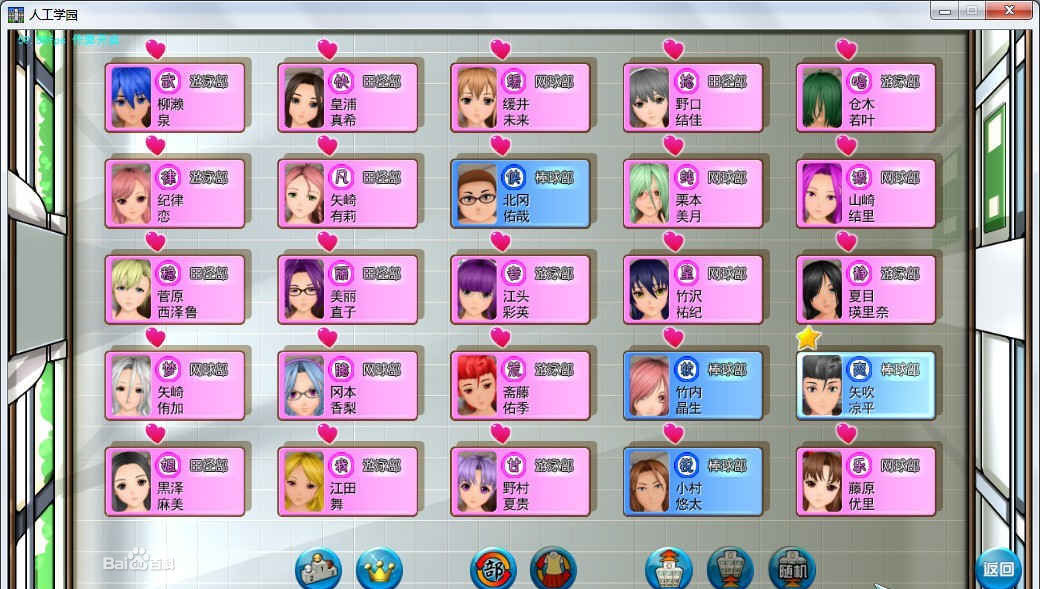The height and width of the screenshot is (589, 1040).
Task: Select the starred card 矢吹凉平
Action: (x=867, y=385)
